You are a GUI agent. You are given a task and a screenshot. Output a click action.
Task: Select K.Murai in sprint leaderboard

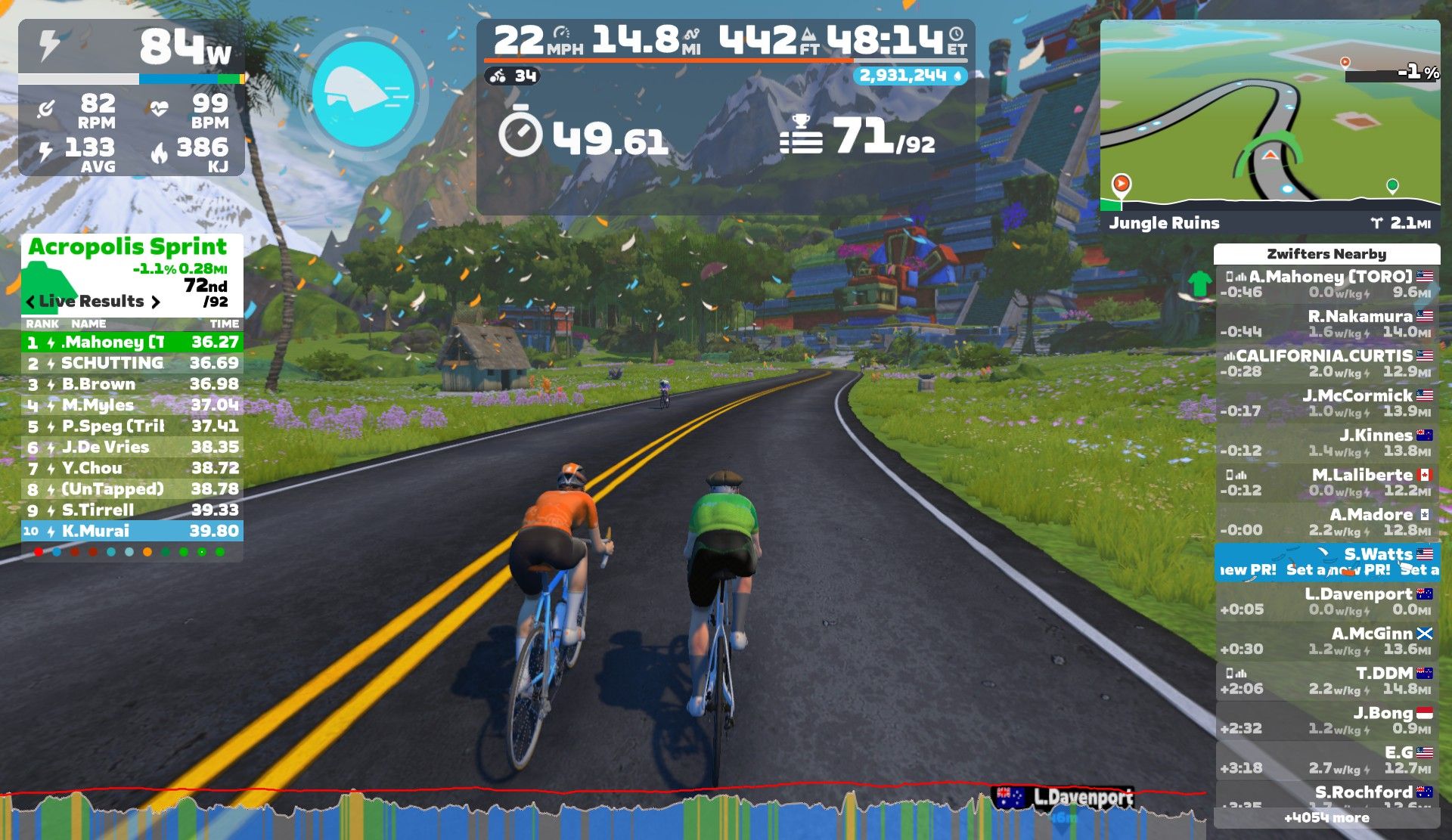(x=132, y=531)
